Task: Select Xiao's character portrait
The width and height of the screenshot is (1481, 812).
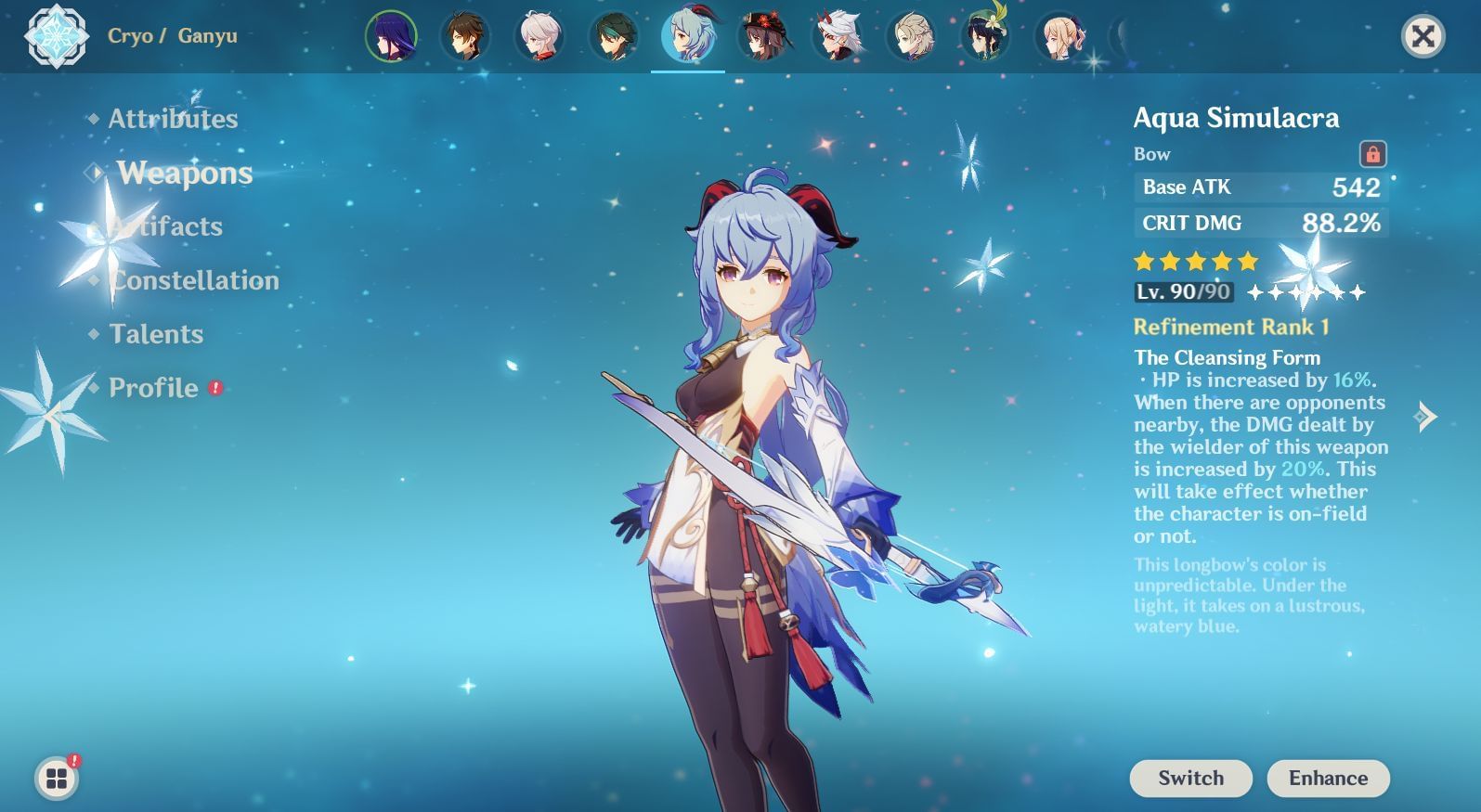Action: click(x=614, y=37)
